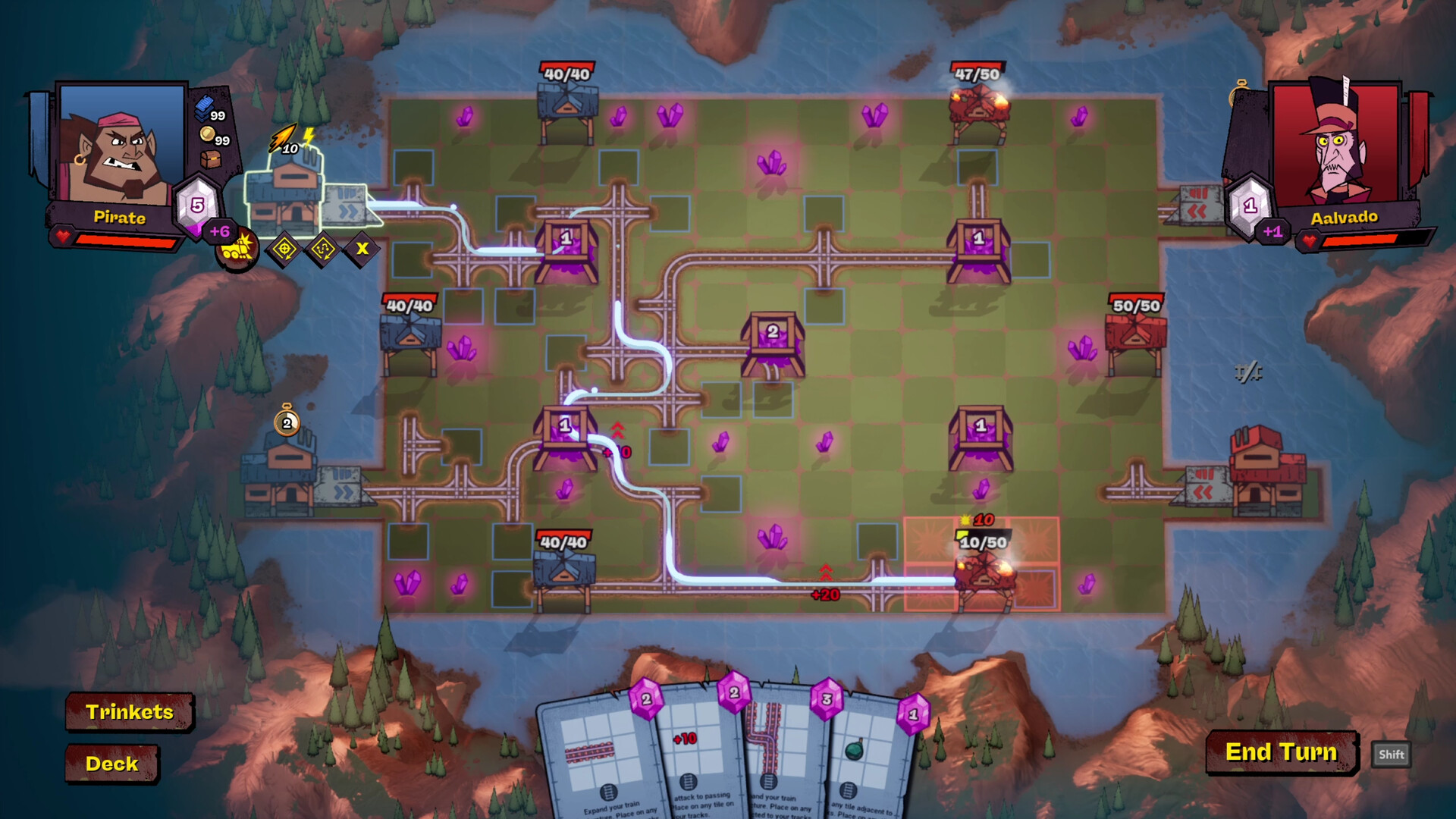Click the lightning bolt above the blue depot
Viewport: 1456px width, 819px height.
pyautogui.click(x=308, y=136)
